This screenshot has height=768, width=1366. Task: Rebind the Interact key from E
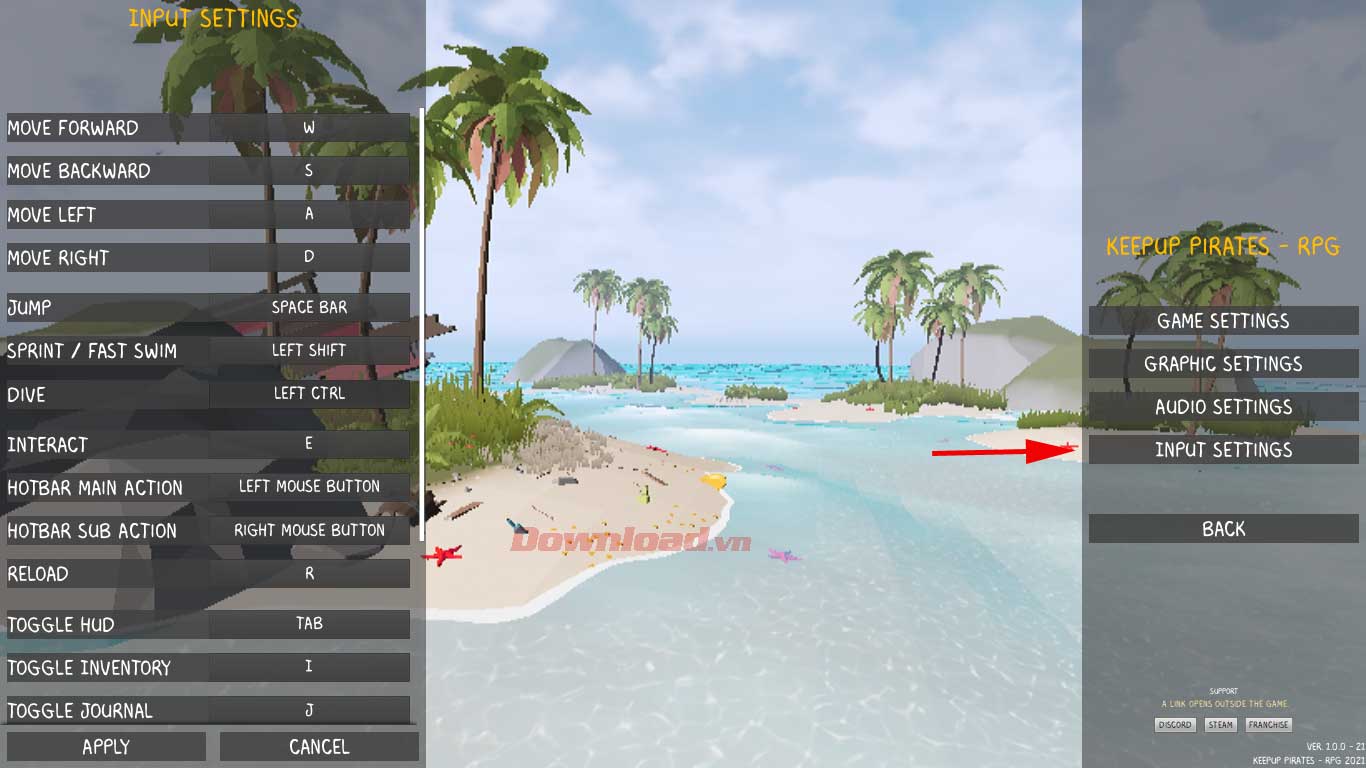310,444
